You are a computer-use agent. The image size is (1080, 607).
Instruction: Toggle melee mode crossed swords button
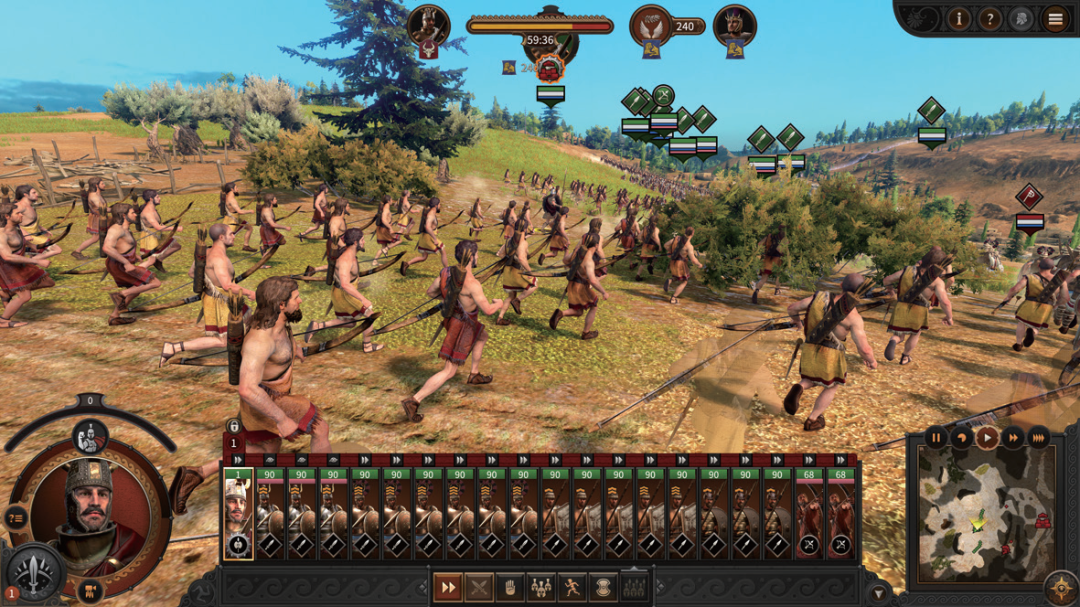pyautogui.click(x=478, y=587)
